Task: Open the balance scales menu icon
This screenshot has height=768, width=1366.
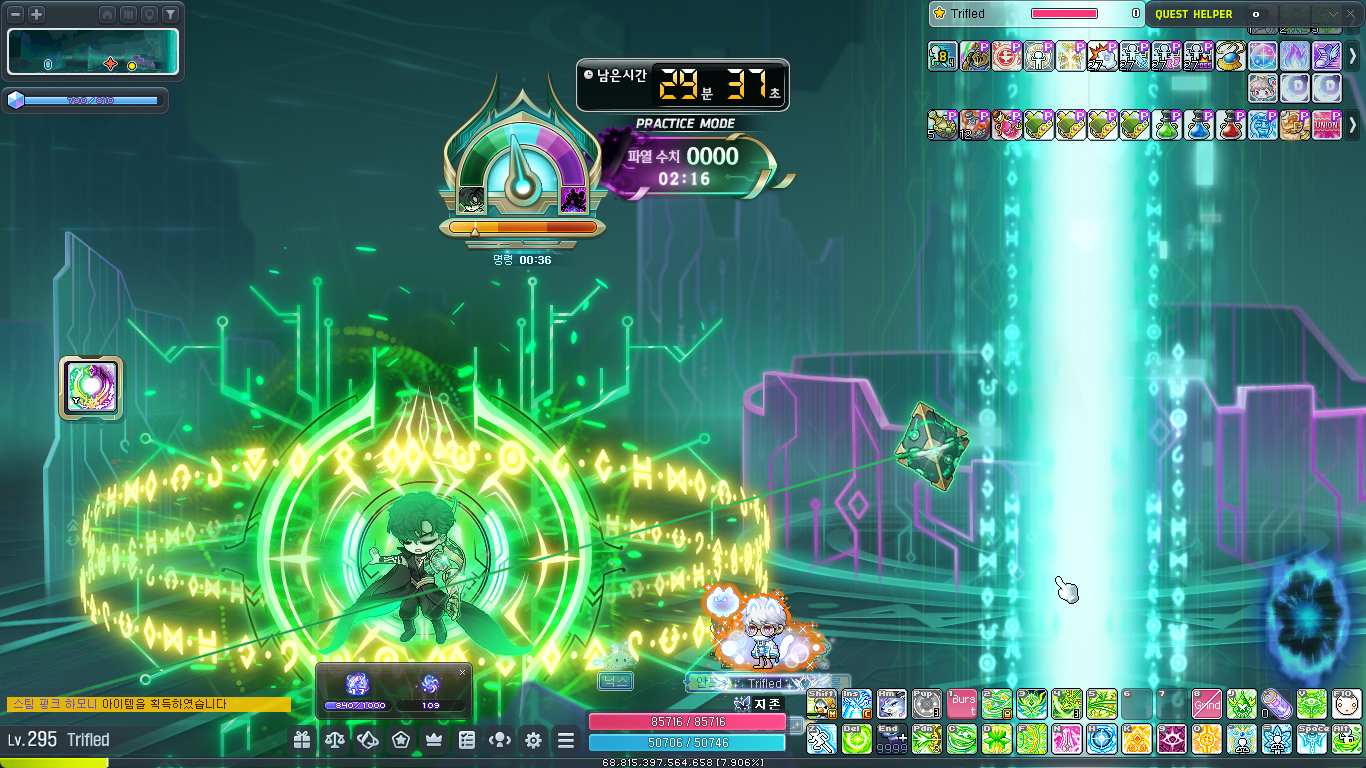Action: coord(335,740)
